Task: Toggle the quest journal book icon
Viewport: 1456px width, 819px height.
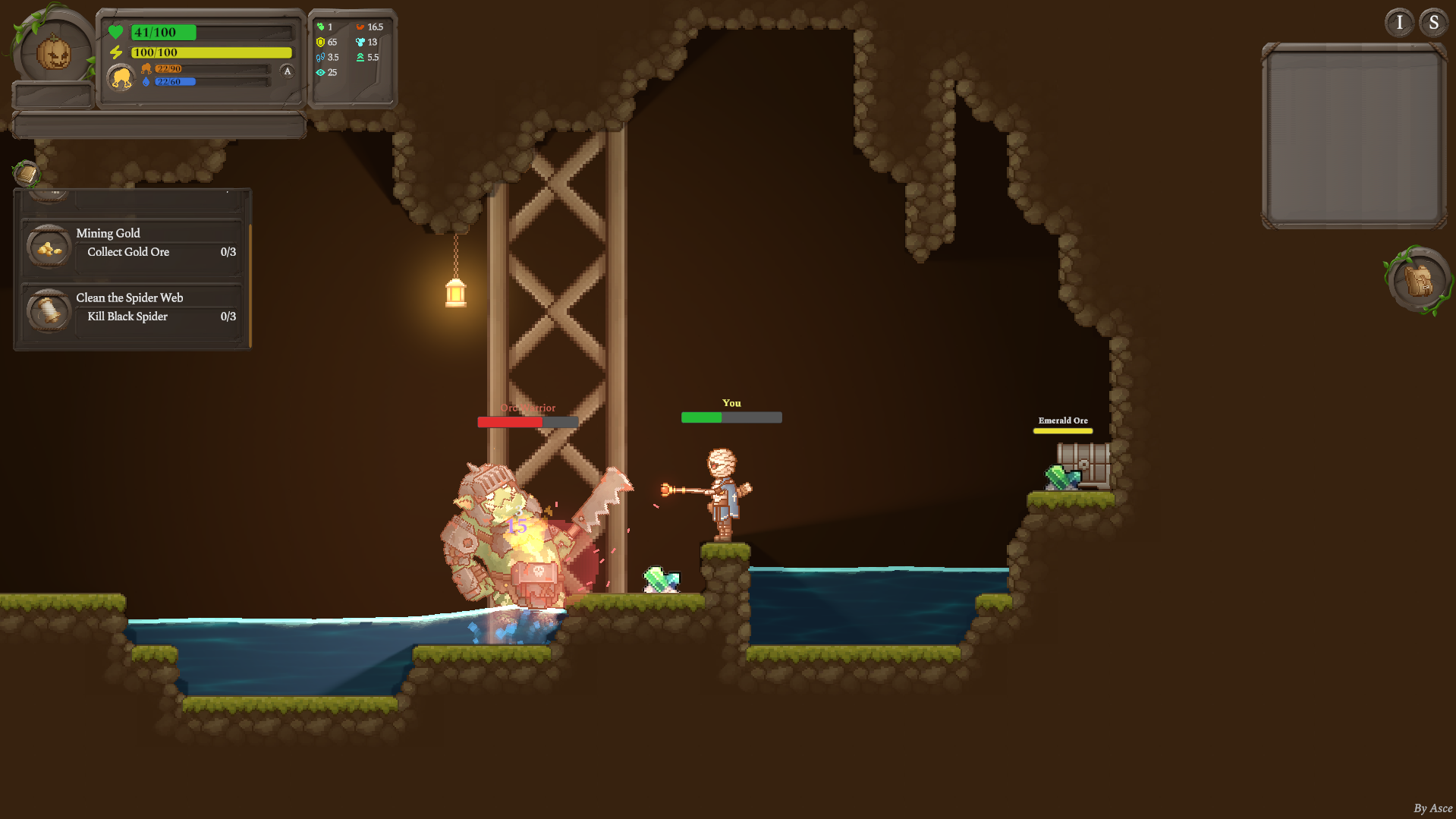Action: coord(27,175)
